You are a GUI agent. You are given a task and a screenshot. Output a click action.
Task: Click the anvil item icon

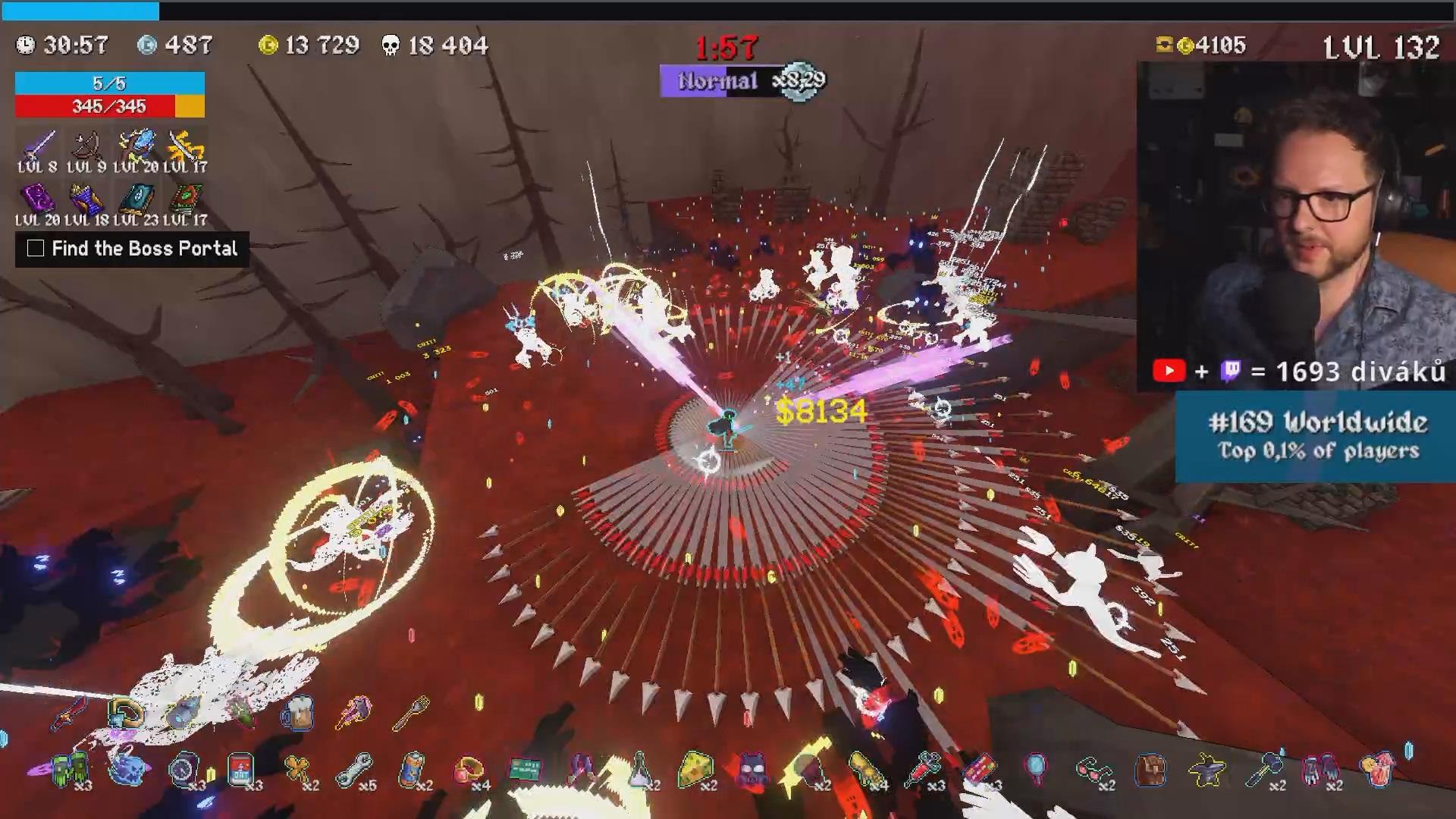click(x=1207, y=769)
